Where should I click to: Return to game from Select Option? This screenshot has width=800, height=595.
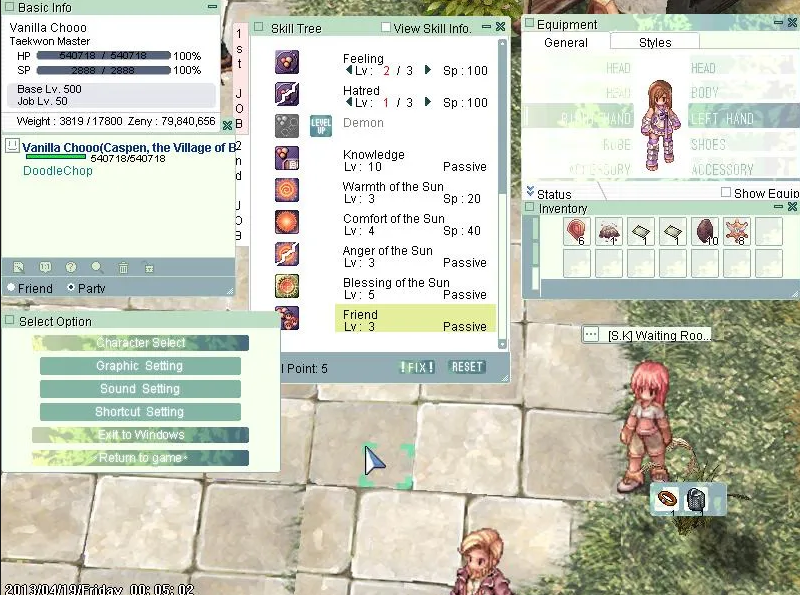pos(140,458)
